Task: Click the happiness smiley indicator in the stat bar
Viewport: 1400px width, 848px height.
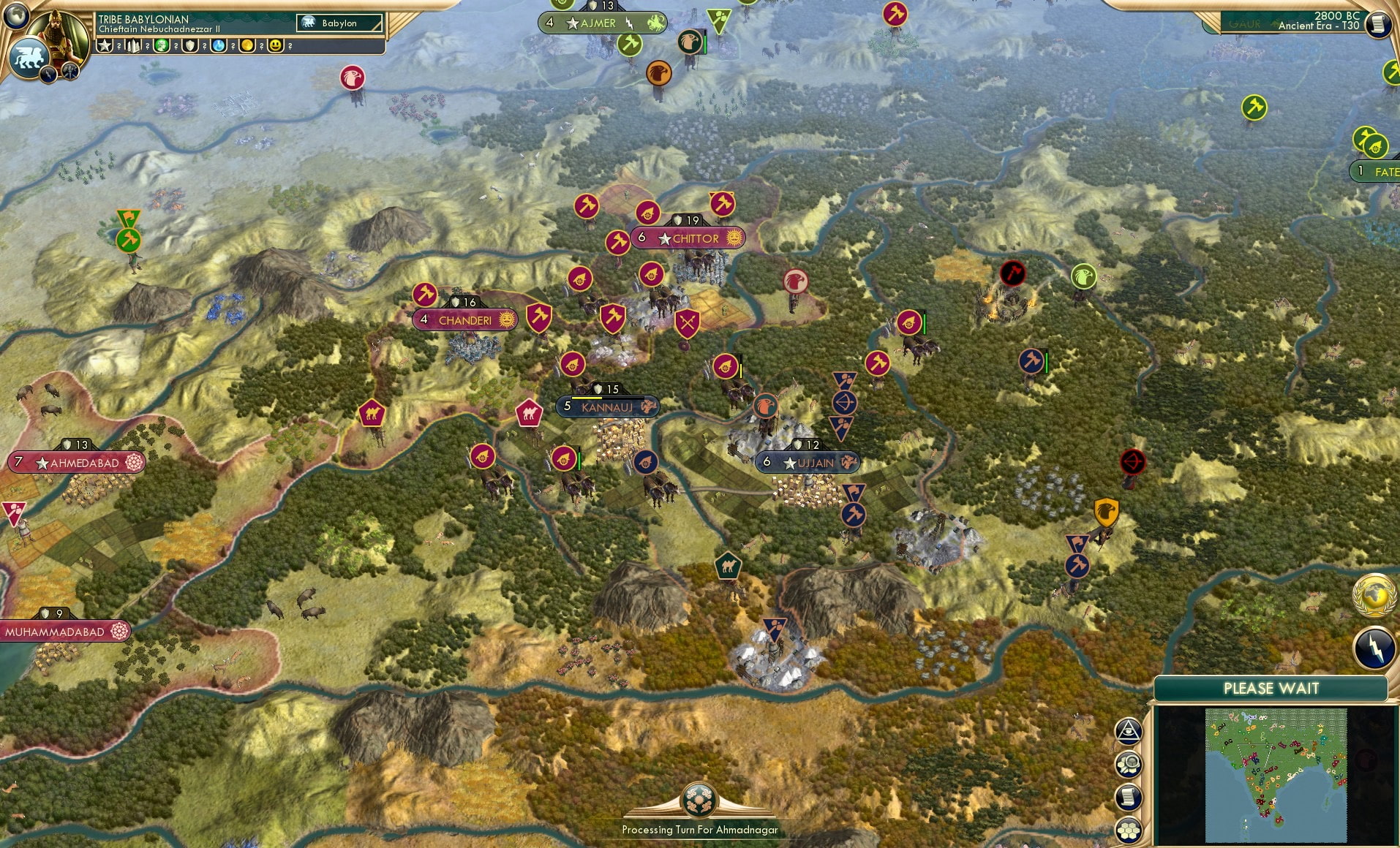Action: click(x=276, y=46)
